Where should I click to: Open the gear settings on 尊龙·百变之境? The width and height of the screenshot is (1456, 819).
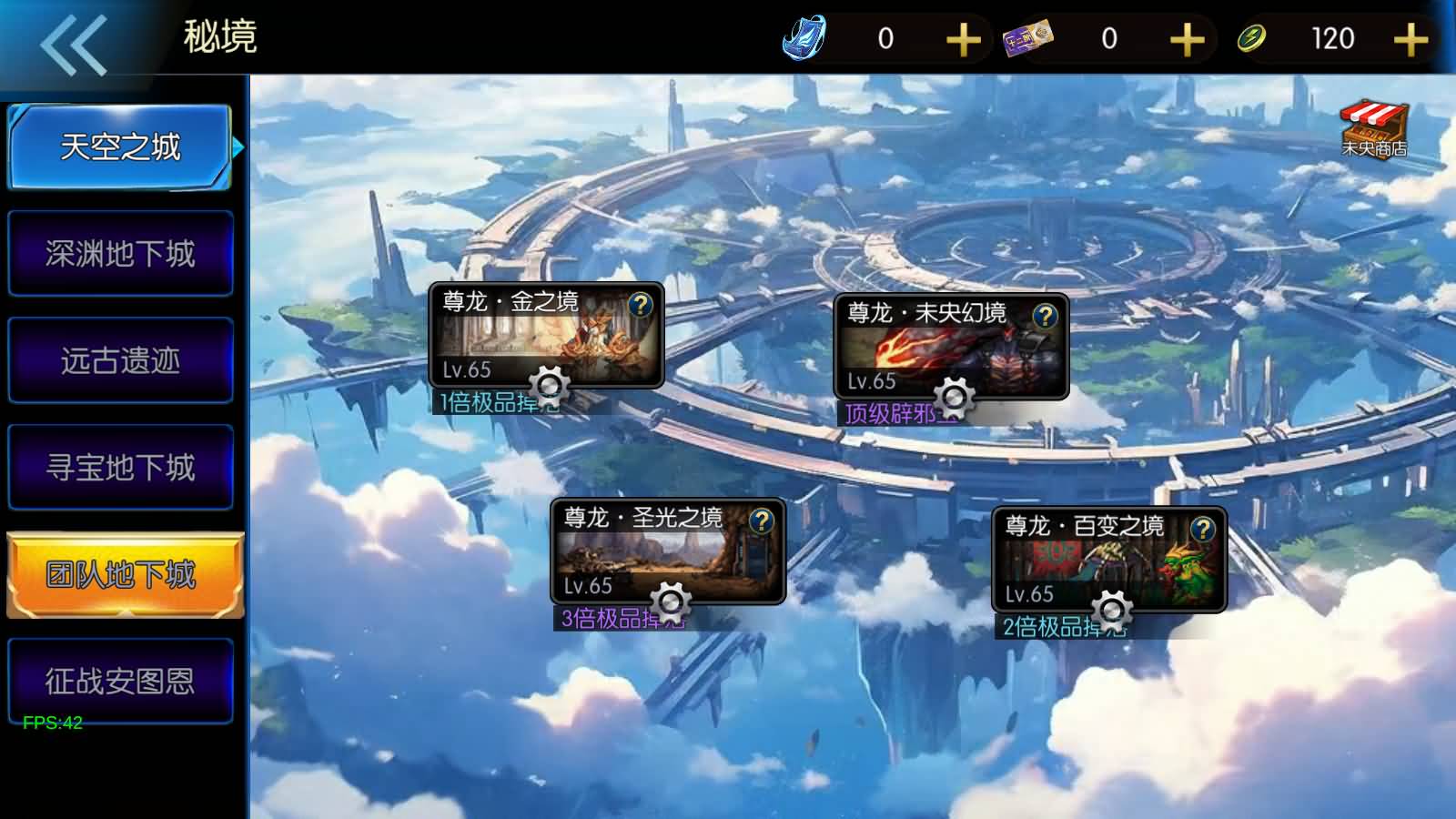point(1112,608)
